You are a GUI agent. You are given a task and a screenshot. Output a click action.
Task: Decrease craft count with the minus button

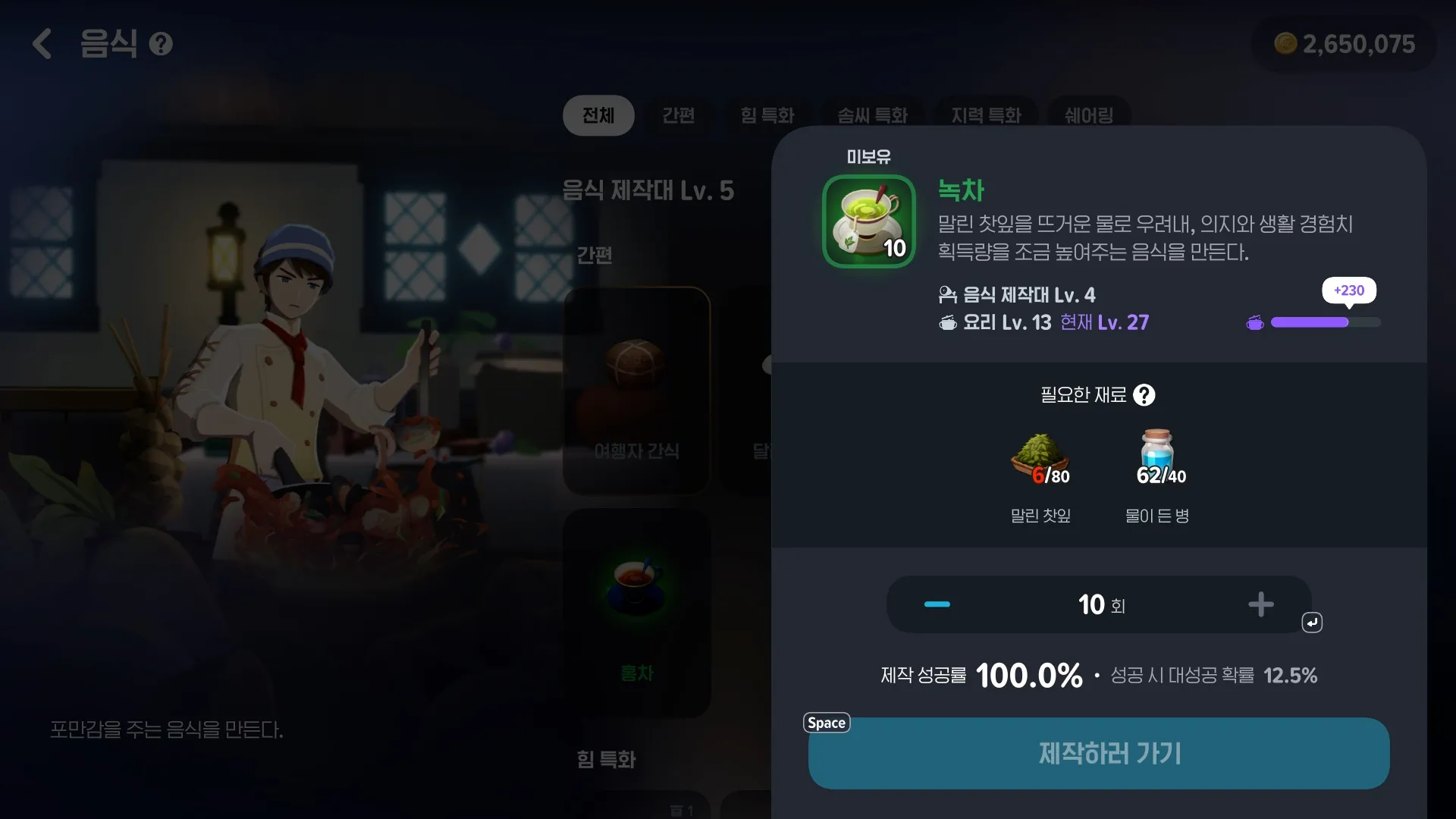[937, 604]
